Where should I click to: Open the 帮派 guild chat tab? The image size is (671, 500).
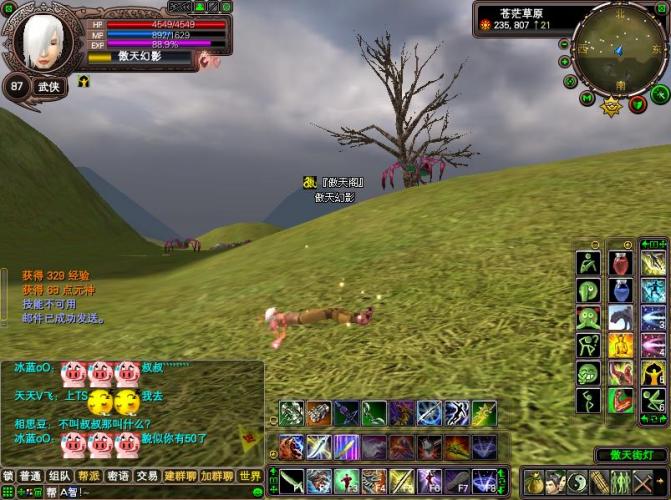pyautogui.click(x=89, y=476)
